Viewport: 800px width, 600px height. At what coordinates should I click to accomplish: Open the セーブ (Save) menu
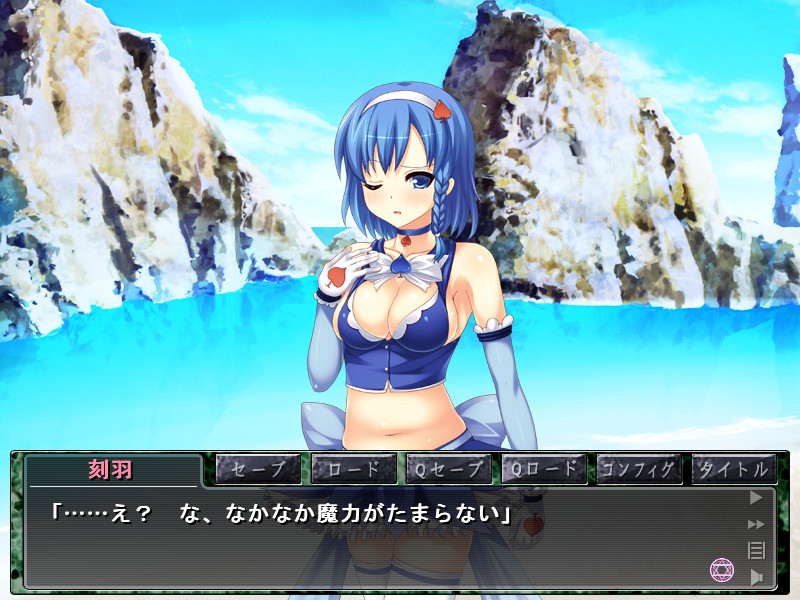258,468
